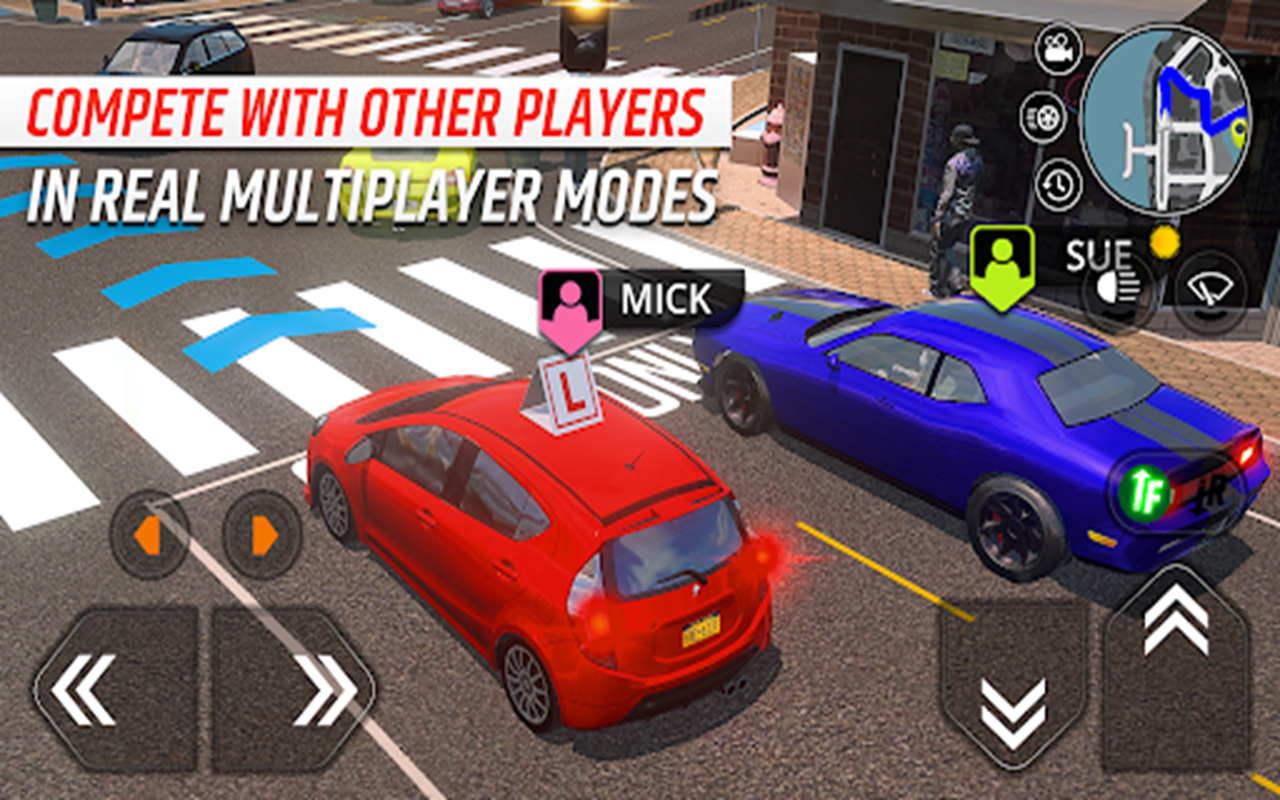Image resolution: width=1280 pixels, height=800 pixels.
Task: Switch to the R reverse gear
Action: [x=1210, y=493]
